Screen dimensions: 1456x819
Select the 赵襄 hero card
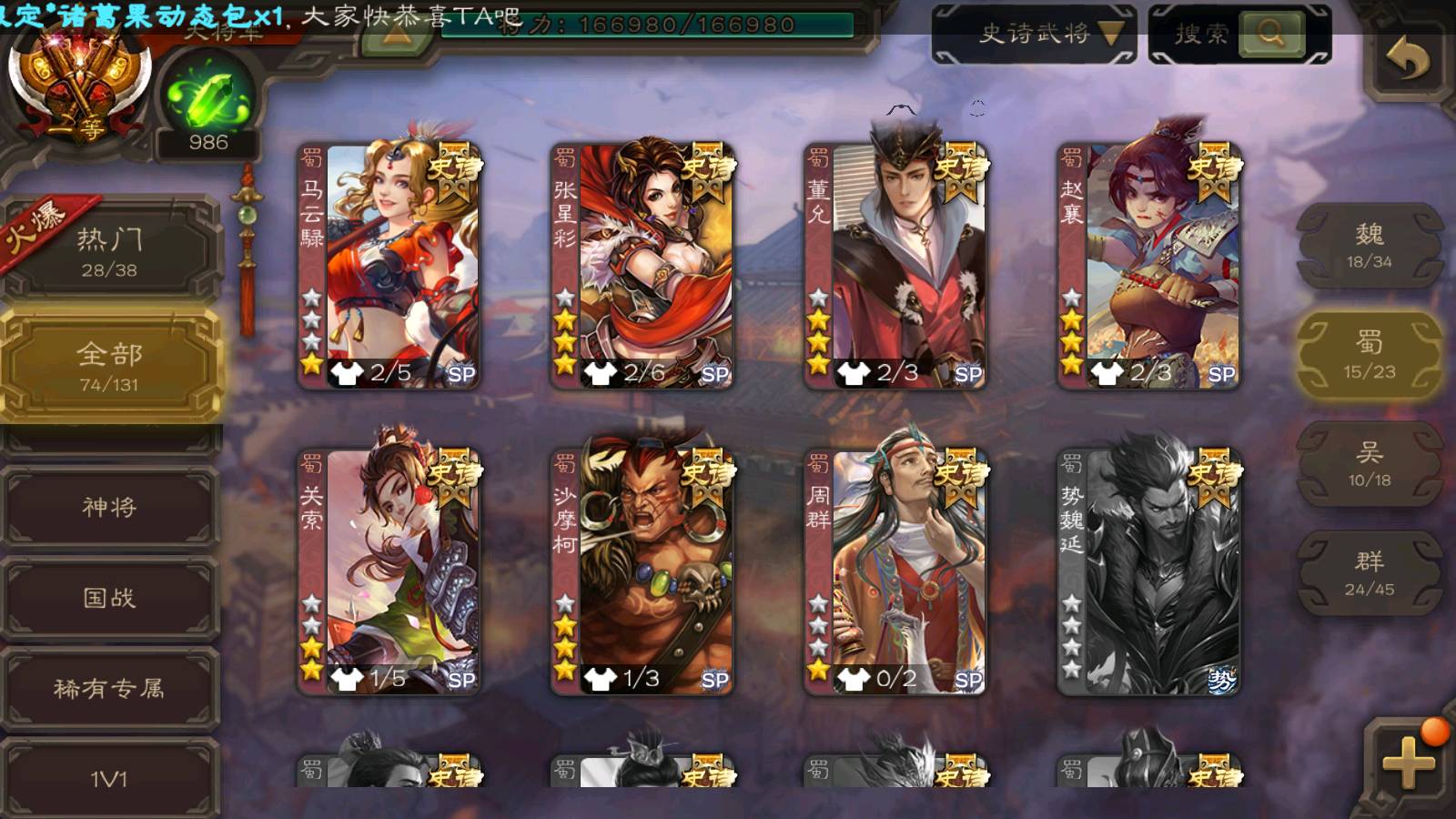(1149, 266)
